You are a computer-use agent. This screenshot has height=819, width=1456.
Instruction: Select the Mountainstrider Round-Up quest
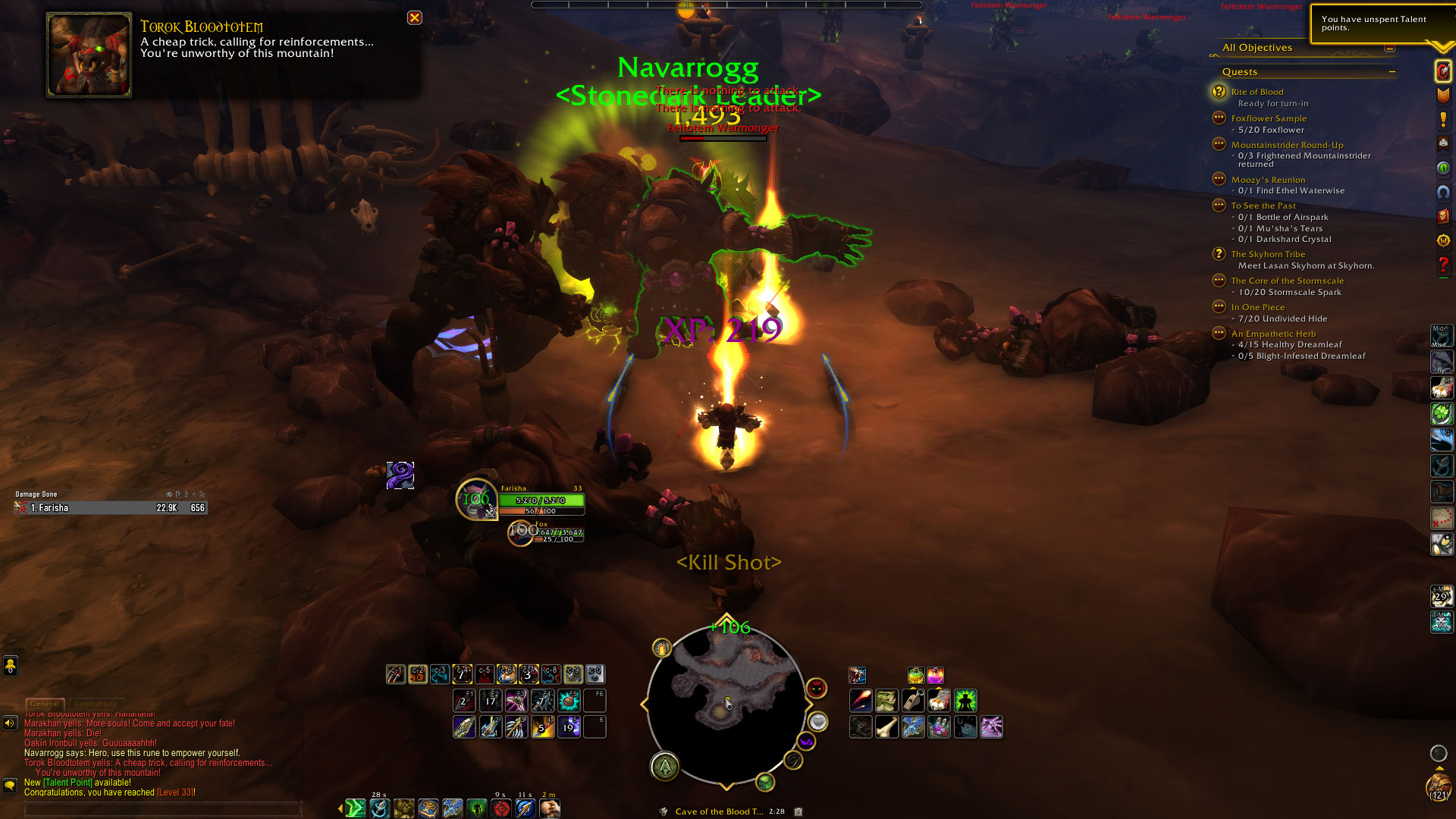coord(1287,145)
